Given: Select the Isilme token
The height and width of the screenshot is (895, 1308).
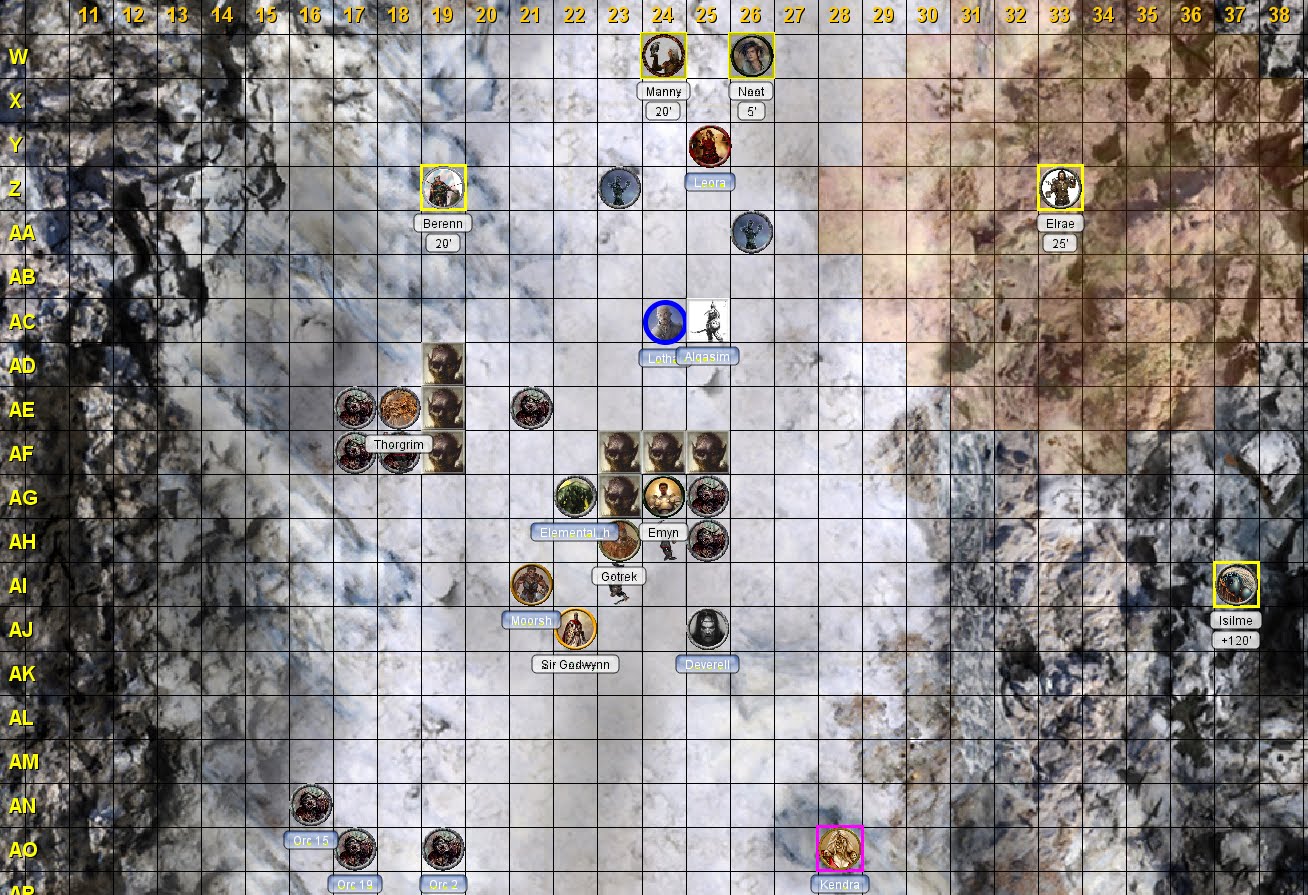Looking at the screenshot, I should pos(1236,585).
